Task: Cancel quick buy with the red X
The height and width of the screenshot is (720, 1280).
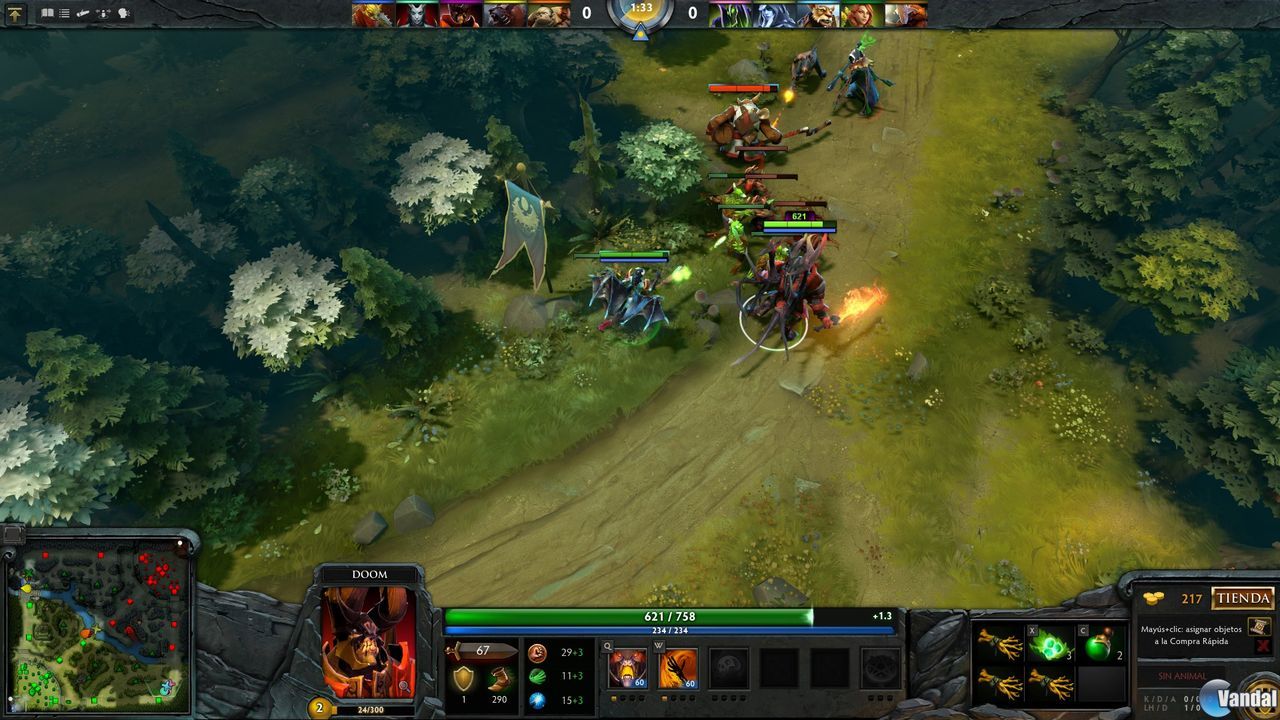Action: tap(1261, 646)
